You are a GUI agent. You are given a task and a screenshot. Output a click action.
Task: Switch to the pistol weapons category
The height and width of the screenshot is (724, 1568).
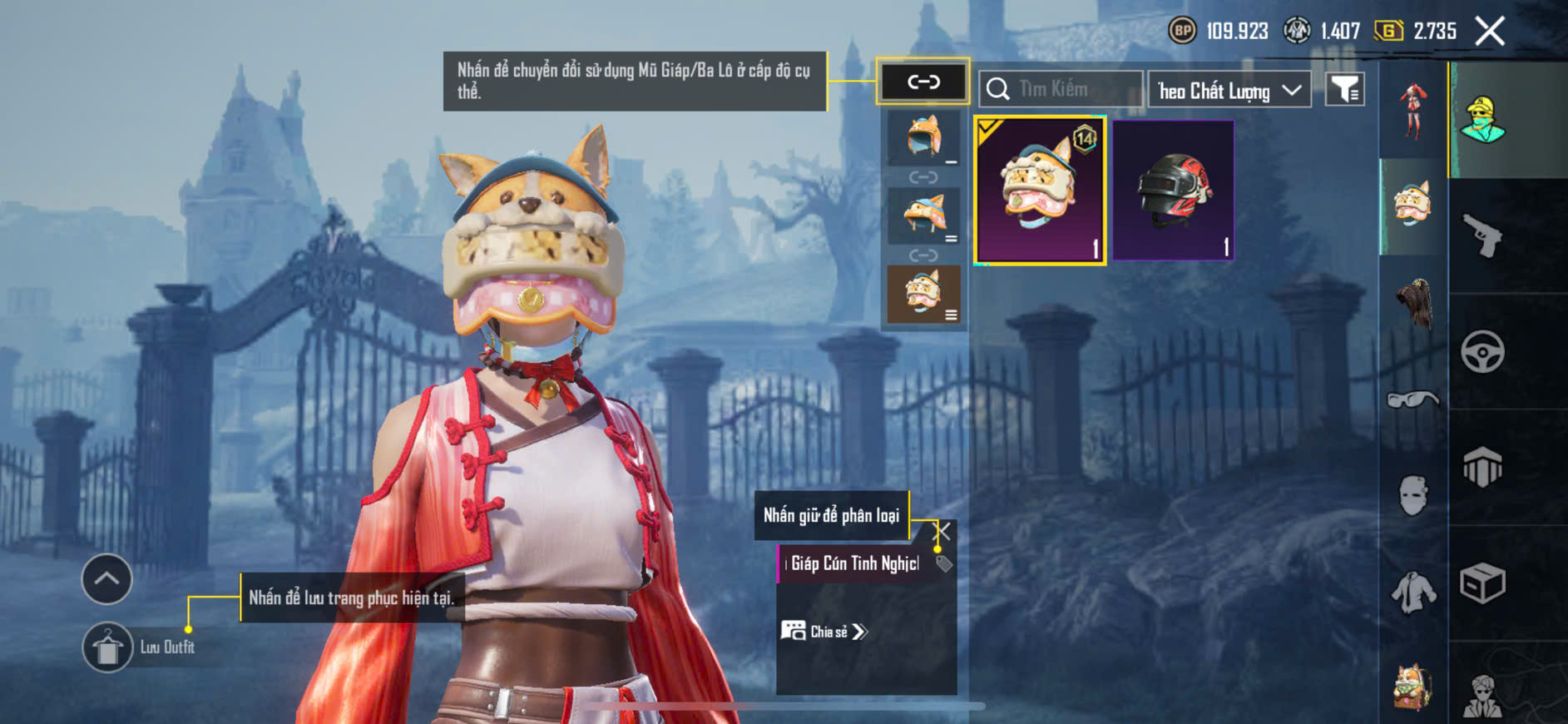[1482, 236]
